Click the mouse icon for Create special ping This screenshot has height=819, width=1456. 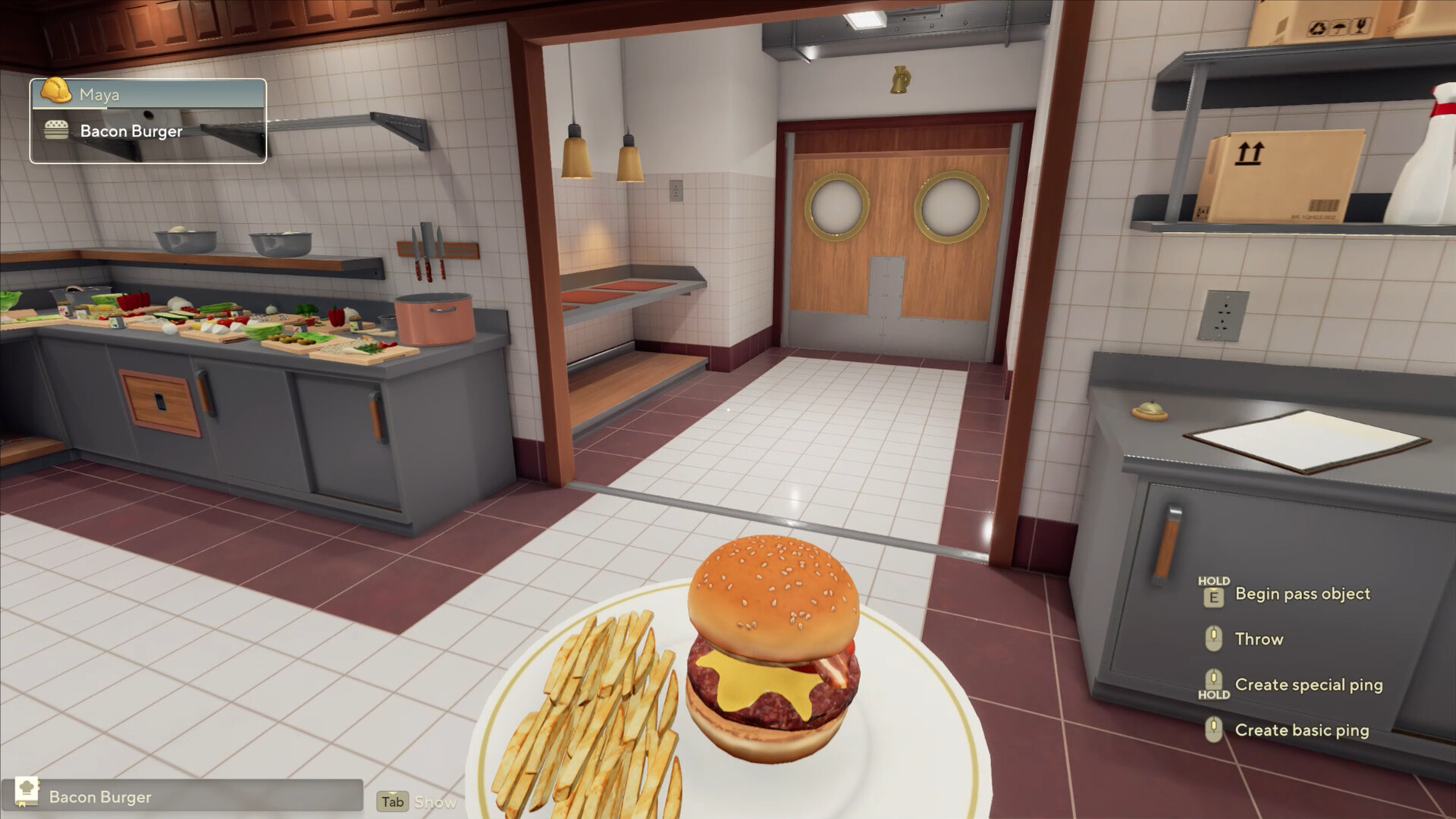pyautogui.click(x=1214, y=679)
